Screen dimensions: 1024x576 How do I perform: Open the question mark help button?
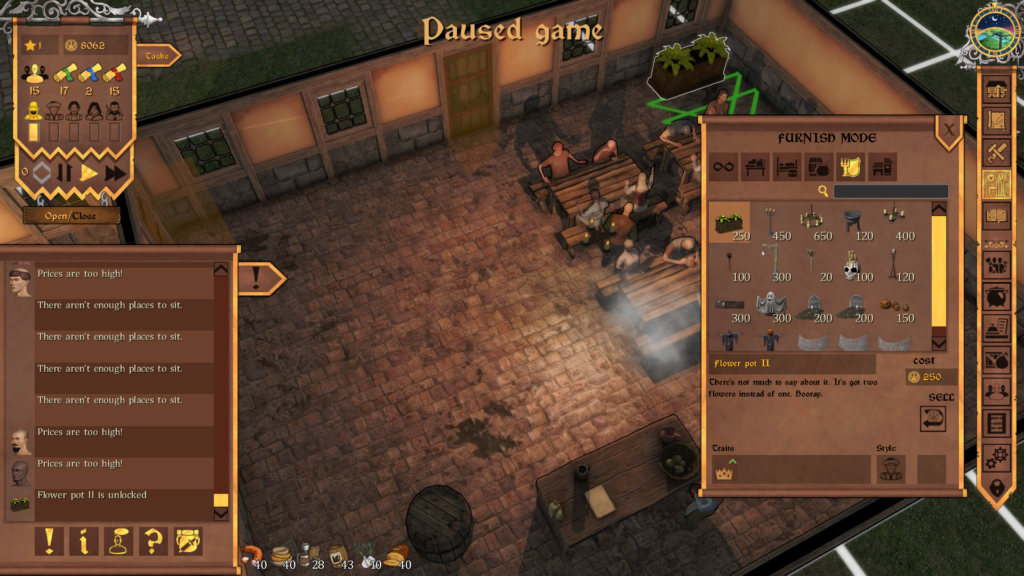click(x=154, y=541)
